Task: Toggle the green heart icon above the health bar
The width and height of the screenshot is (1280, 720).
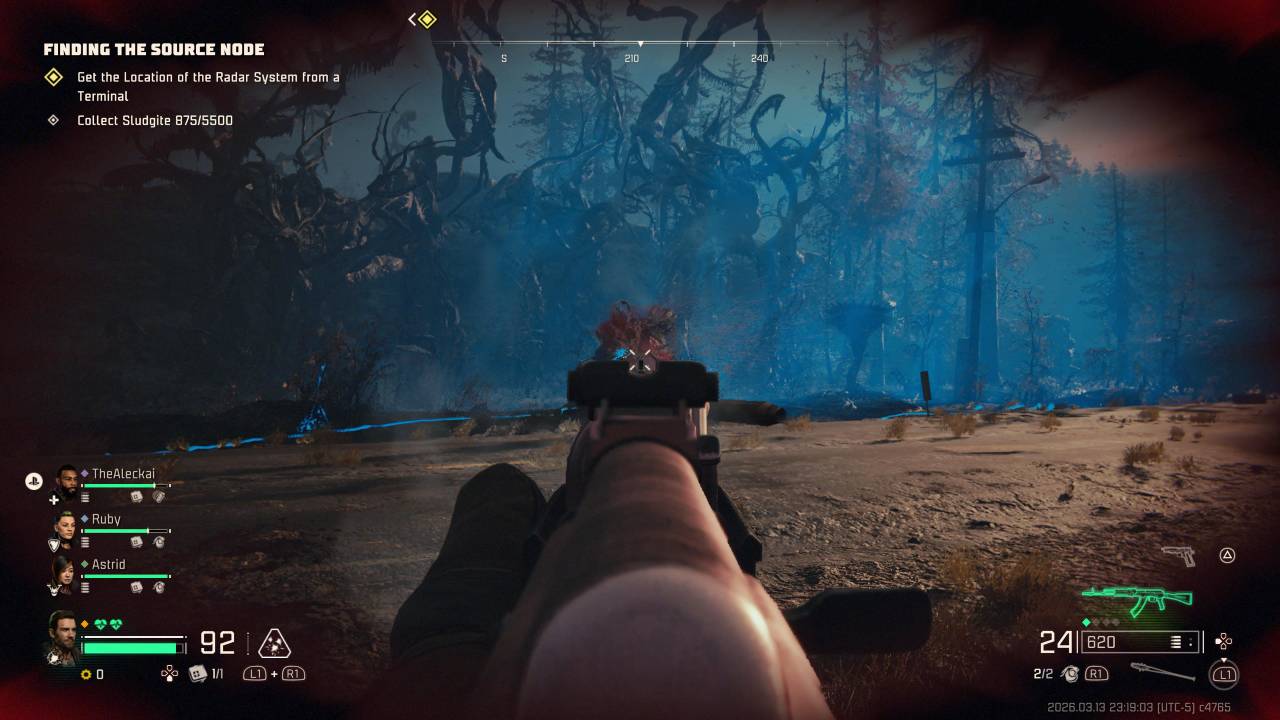Action: (101, 623)
